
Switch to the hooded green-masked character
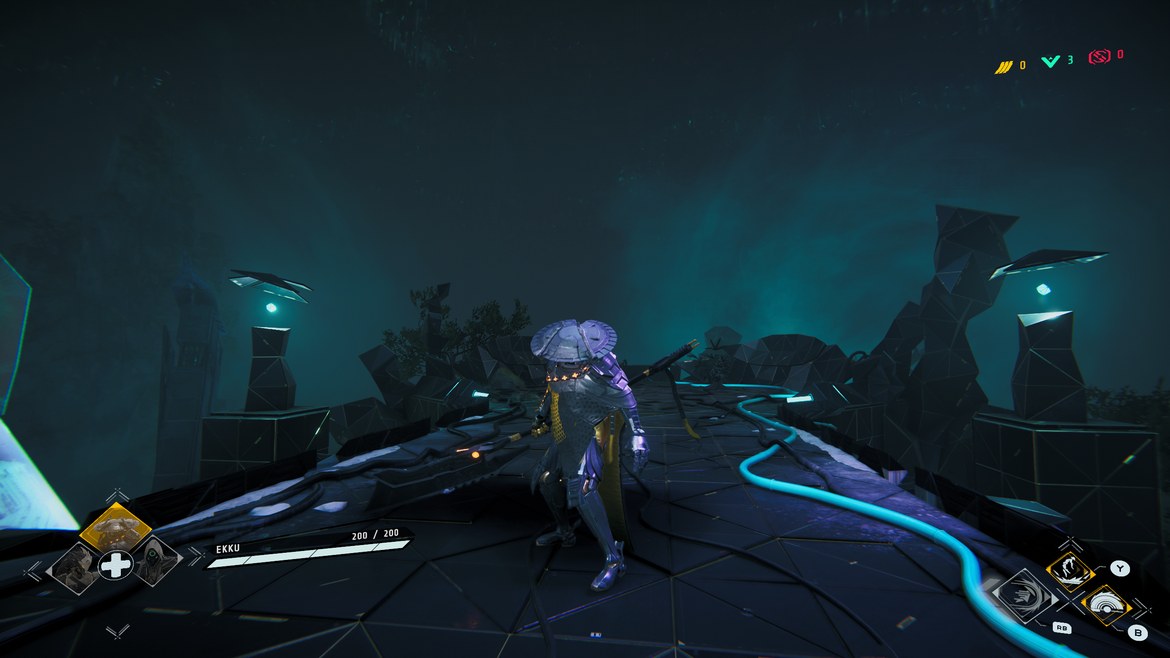point(155,563)
